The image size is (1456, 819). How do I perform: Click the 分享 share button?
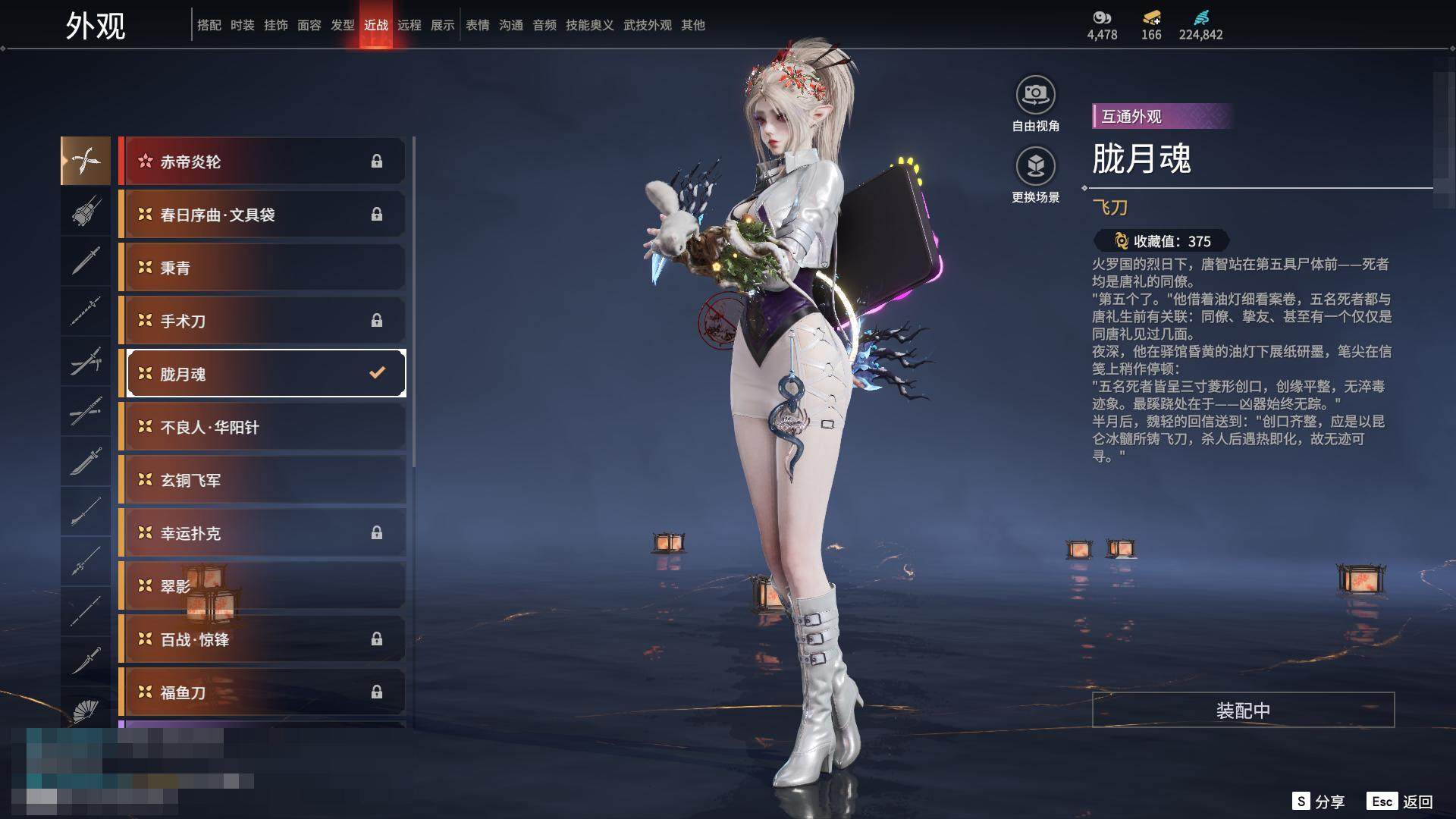tap(1319, 802)
